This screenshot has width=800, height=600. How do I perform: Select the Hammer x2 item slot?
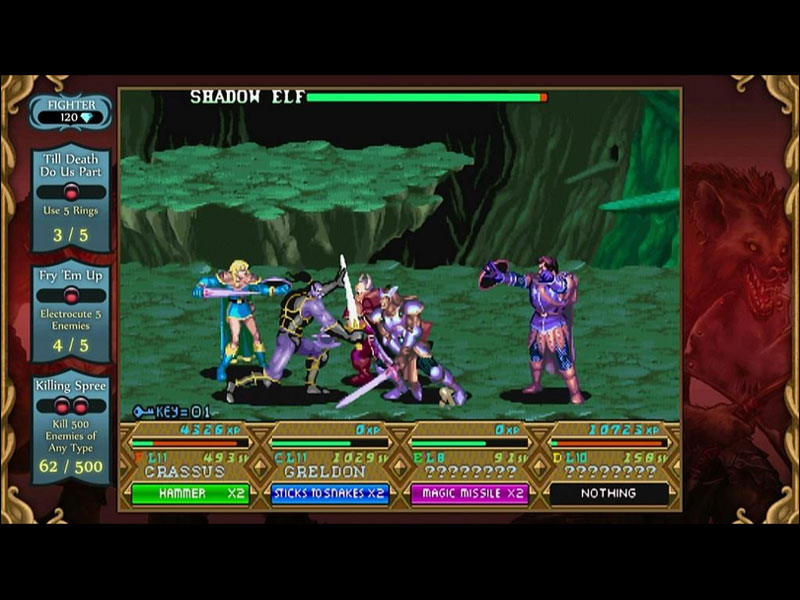190,493
